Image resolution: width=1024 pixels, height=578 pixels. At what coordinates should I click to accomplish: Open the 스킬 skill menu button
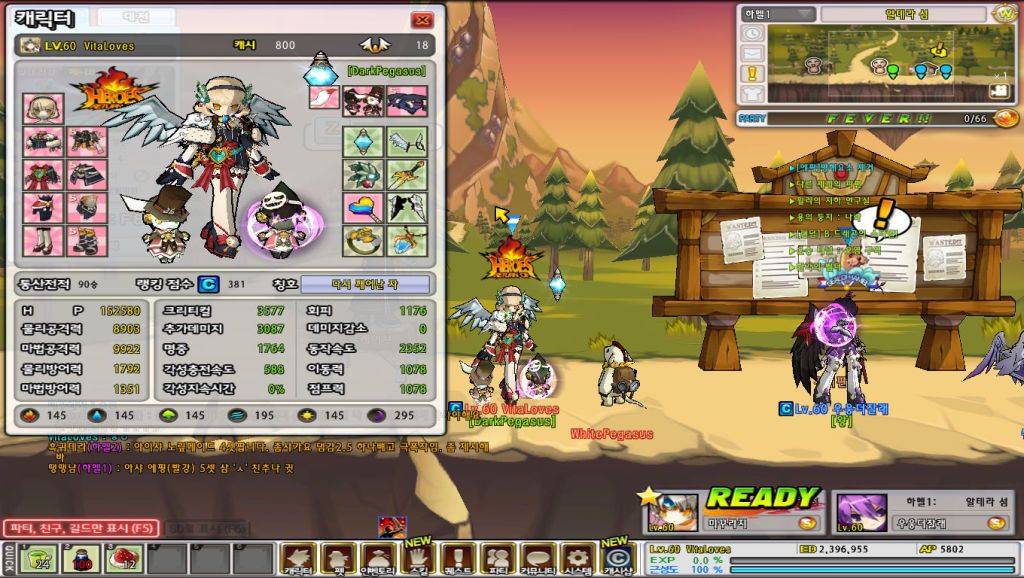coord(418,558)
